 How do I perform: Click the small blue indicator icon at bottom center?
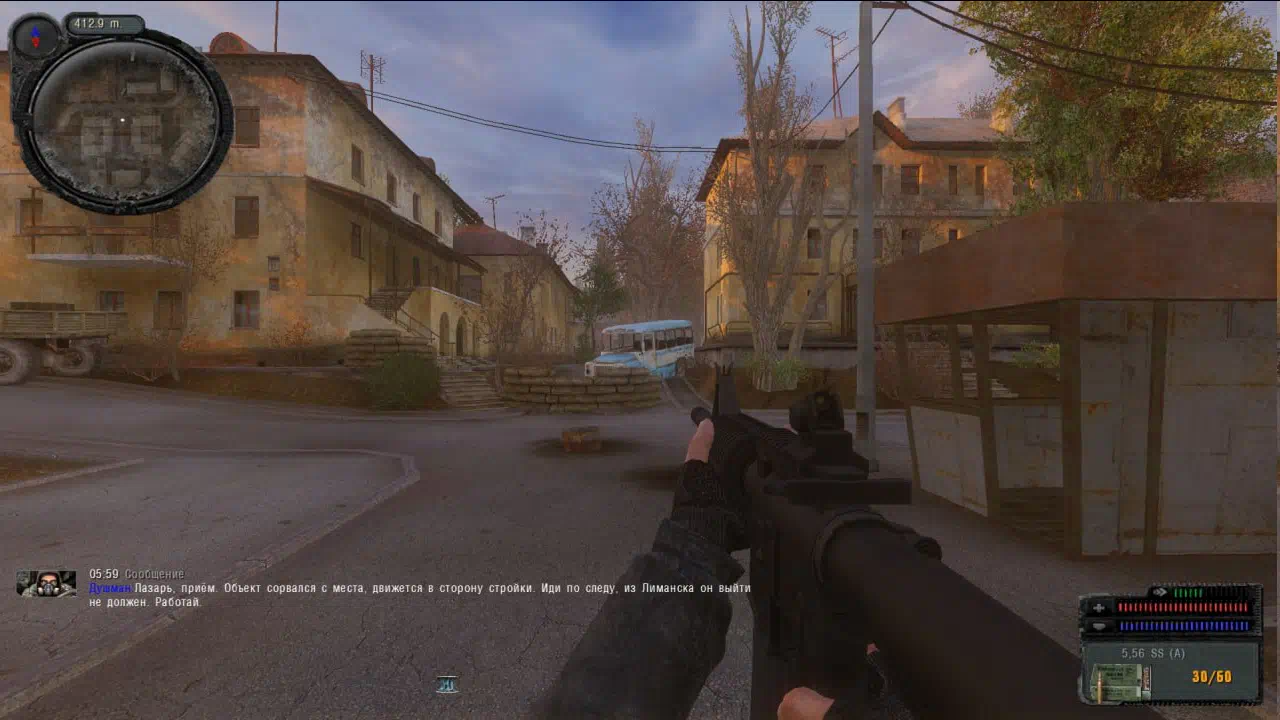(x=447, y=684)
